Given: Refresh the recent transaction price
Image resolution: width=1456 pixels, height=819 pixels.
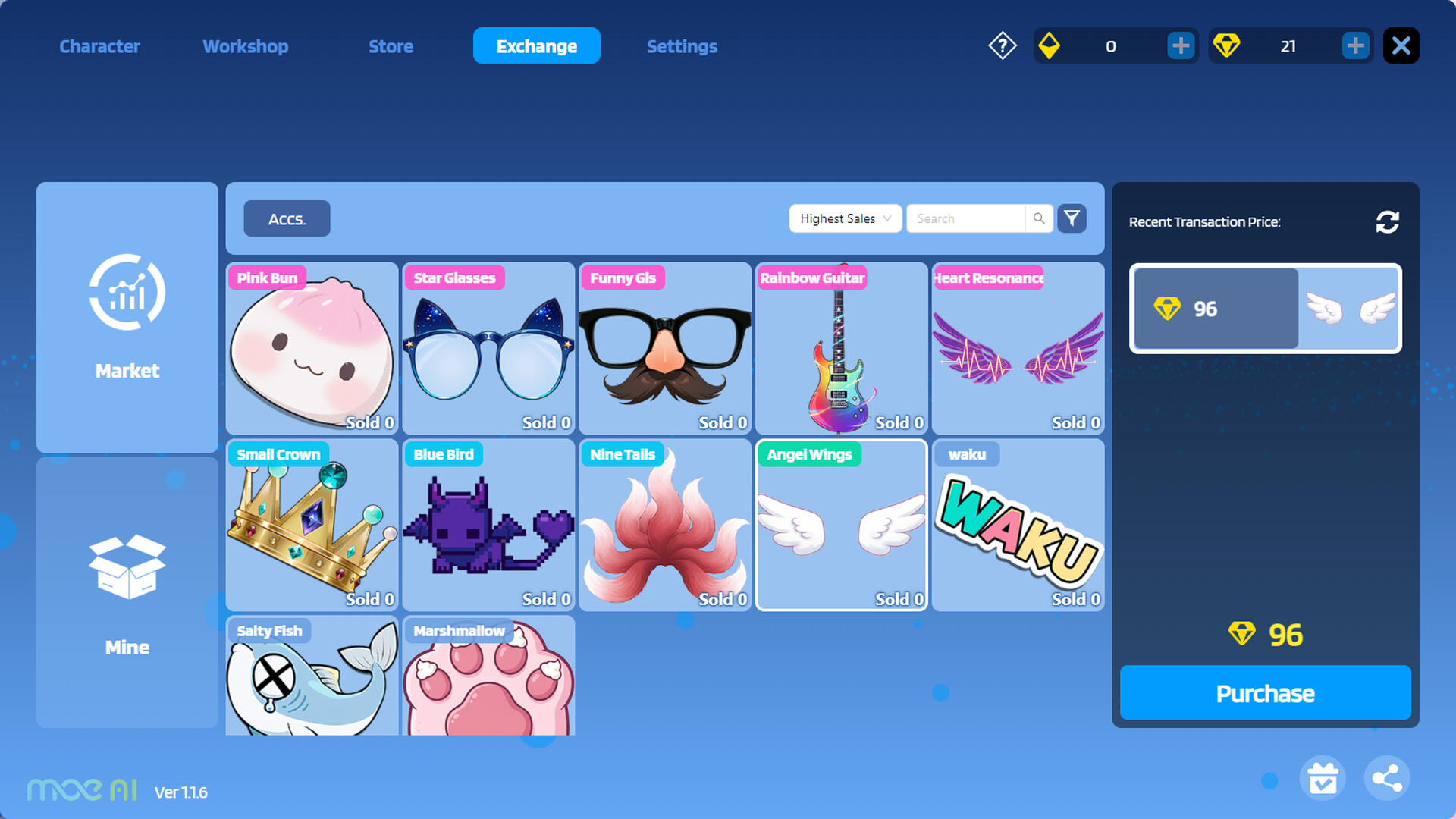Looking at the screenshot, I should coord(1387,221).
